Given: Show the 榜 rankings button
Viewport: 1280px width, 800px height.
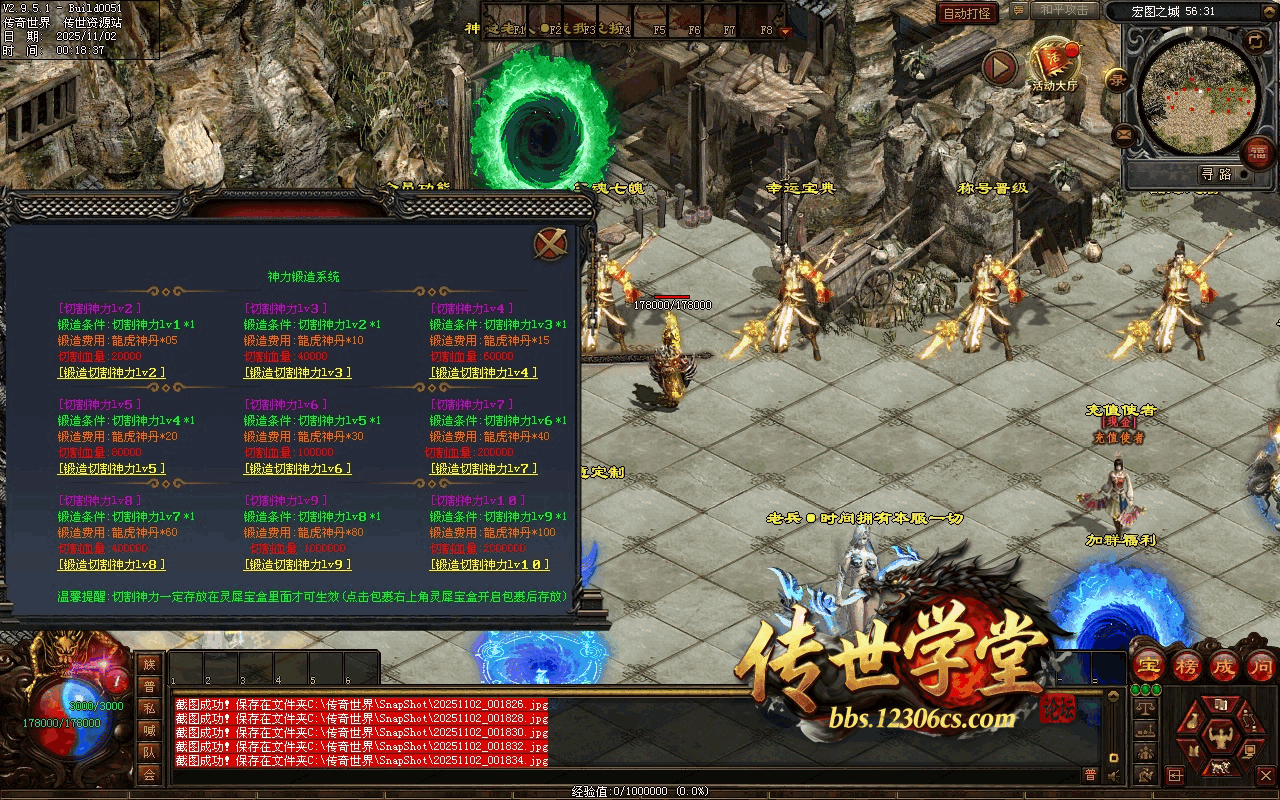Looking at the screenshot, I should pyautogui.click(x=1187, y=665).
